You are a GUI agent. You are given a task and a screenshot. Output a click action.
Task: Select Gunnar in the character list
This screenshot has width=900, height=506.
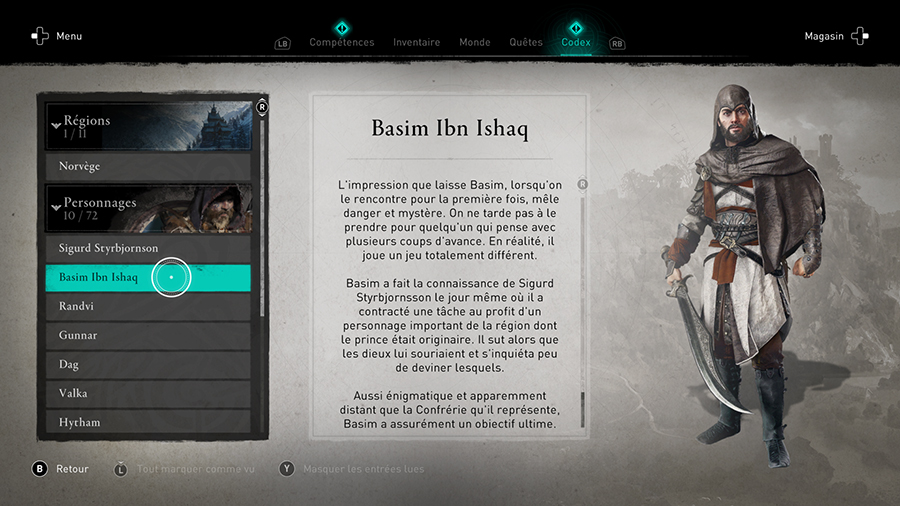[148, 335]
